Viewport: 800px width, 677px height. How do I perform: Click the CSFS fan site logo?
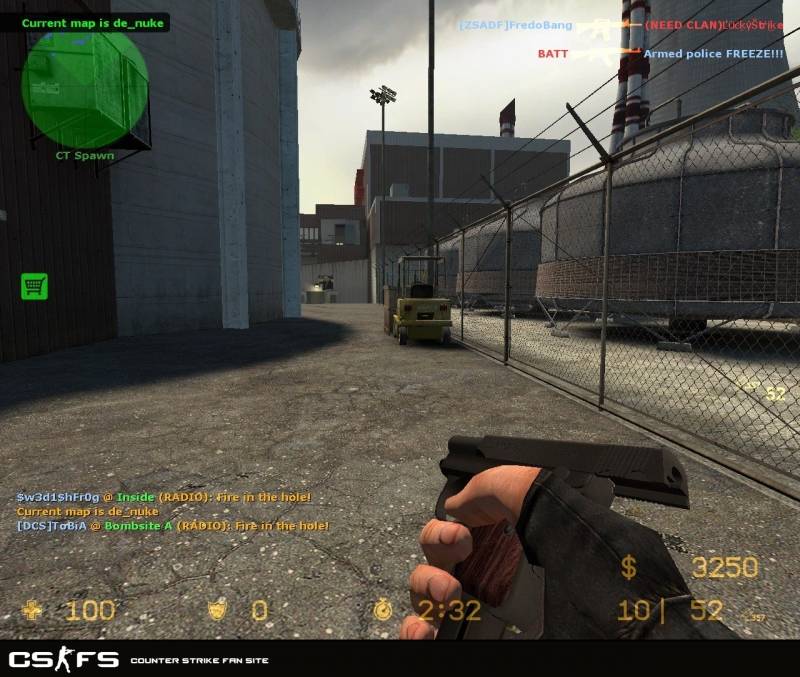64,660
